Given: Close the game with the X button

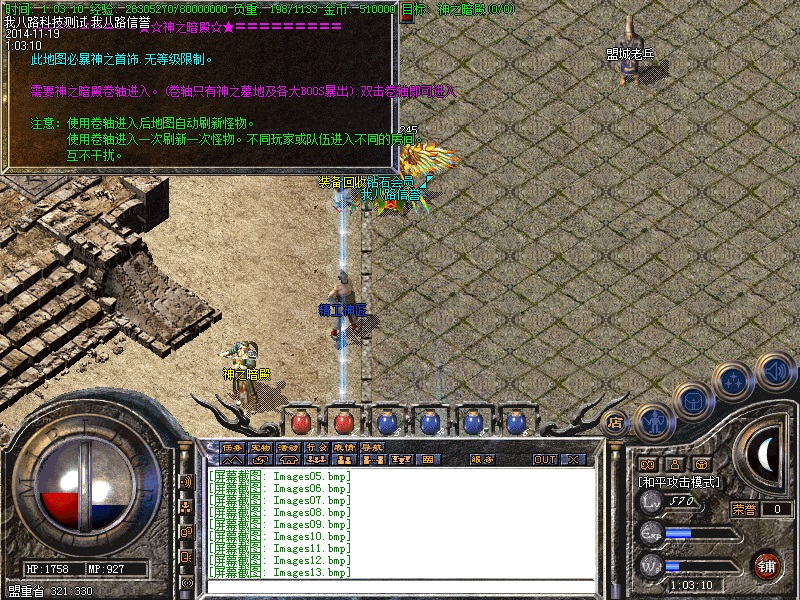Looking at the screenshot, I should 573,460.
